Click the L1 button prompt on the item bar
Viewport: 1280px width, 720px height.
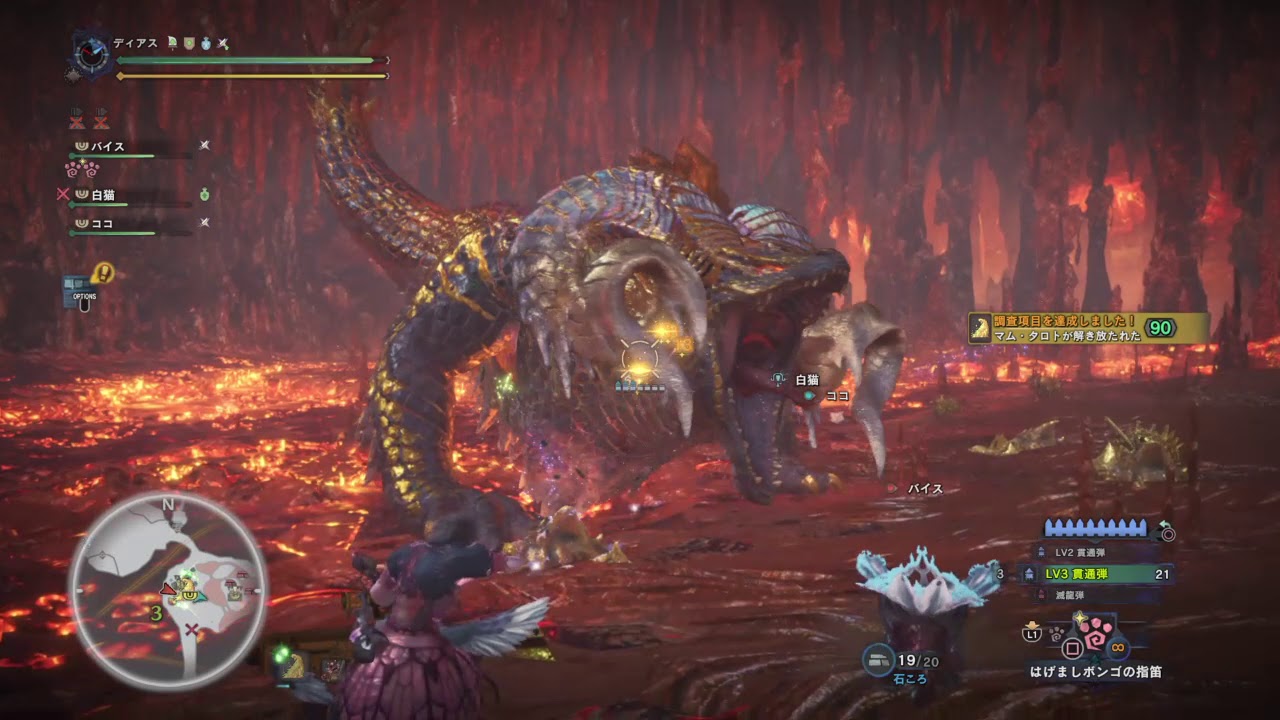[x=1030, y=633]
